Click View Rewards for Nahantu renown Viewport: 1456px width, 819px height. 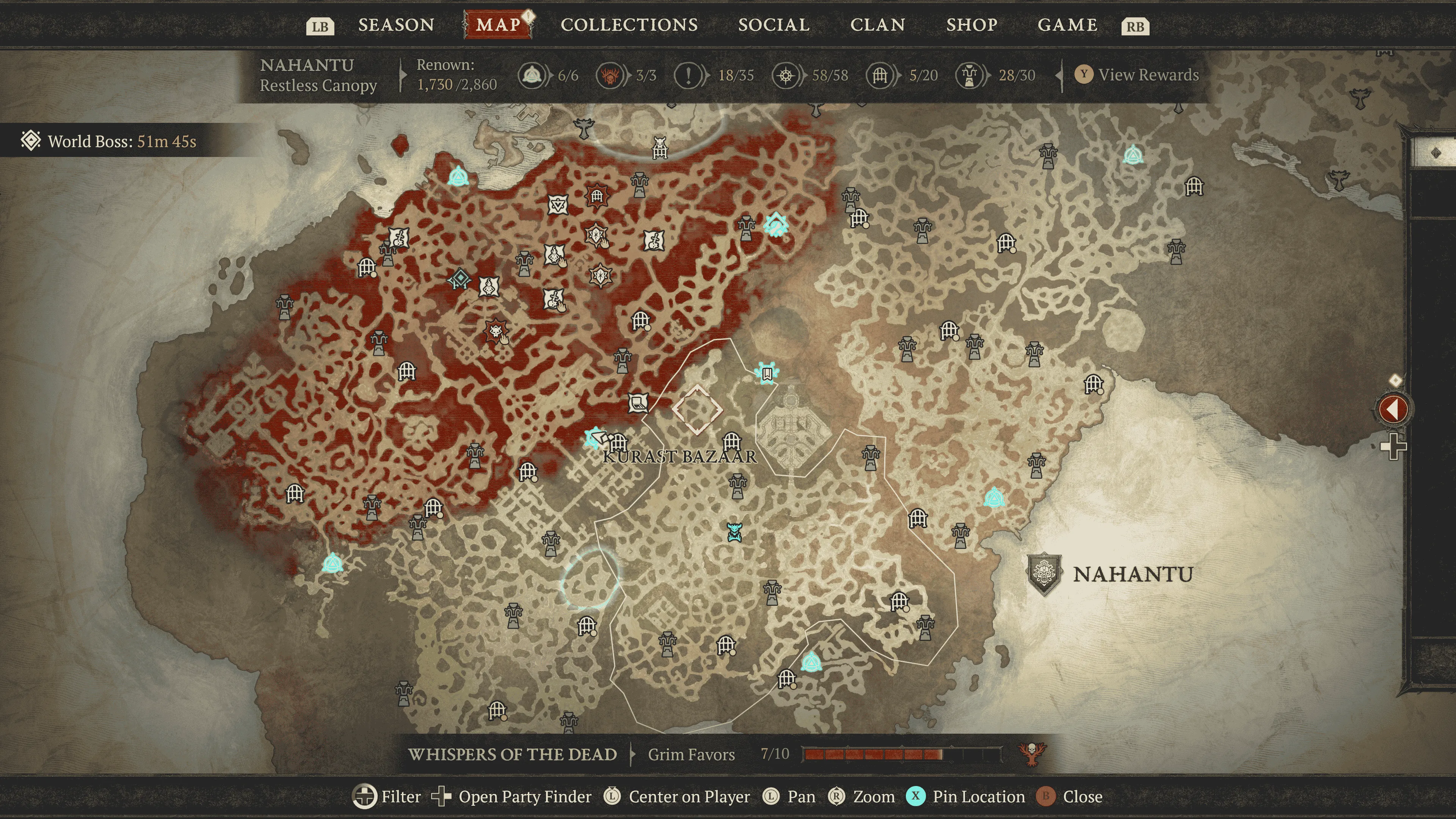[x=1147, y=75]
